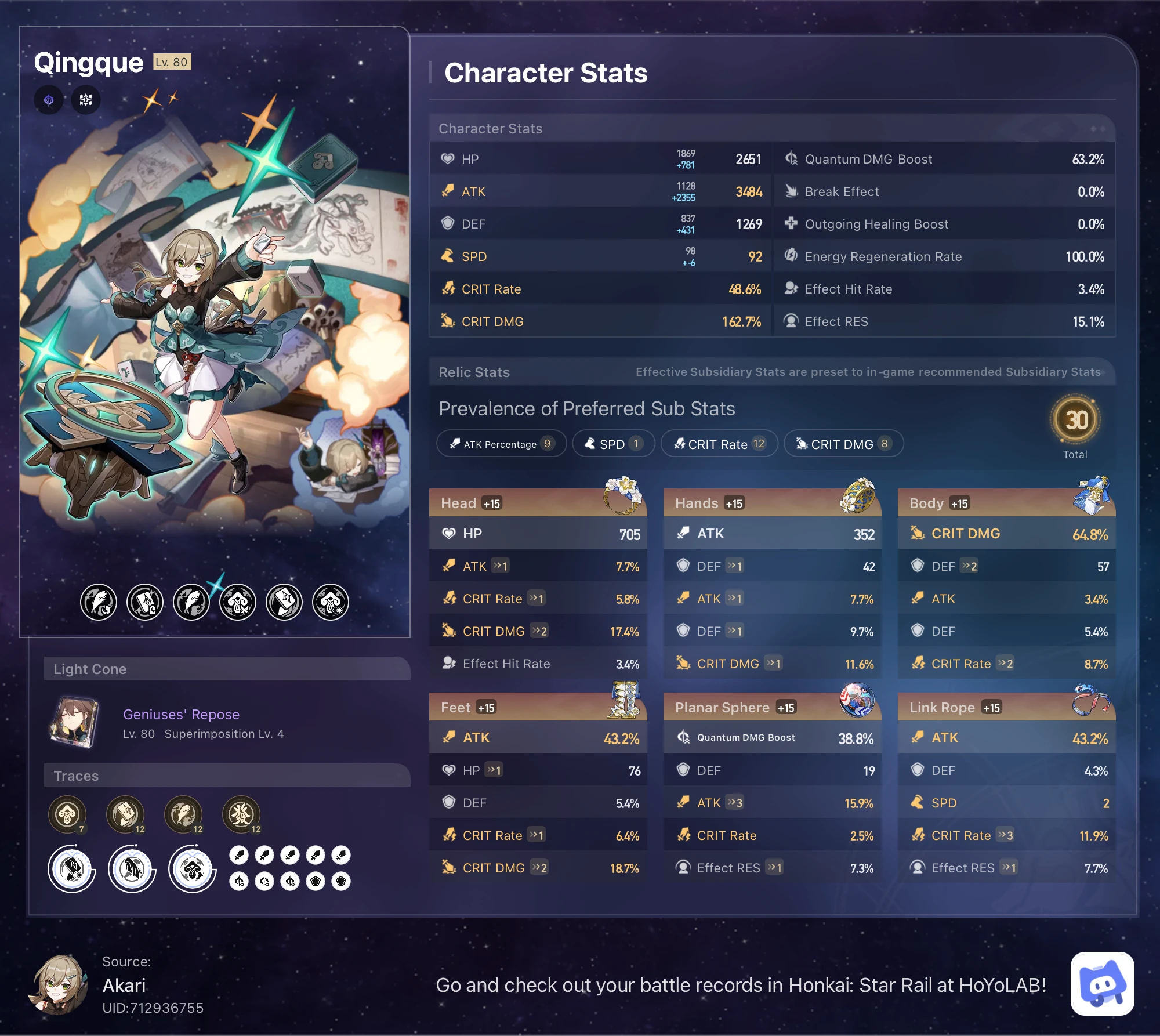Expand the Relic Stats section
The width and height of the screenshot is (1160, 1036).
coord(473,372)
